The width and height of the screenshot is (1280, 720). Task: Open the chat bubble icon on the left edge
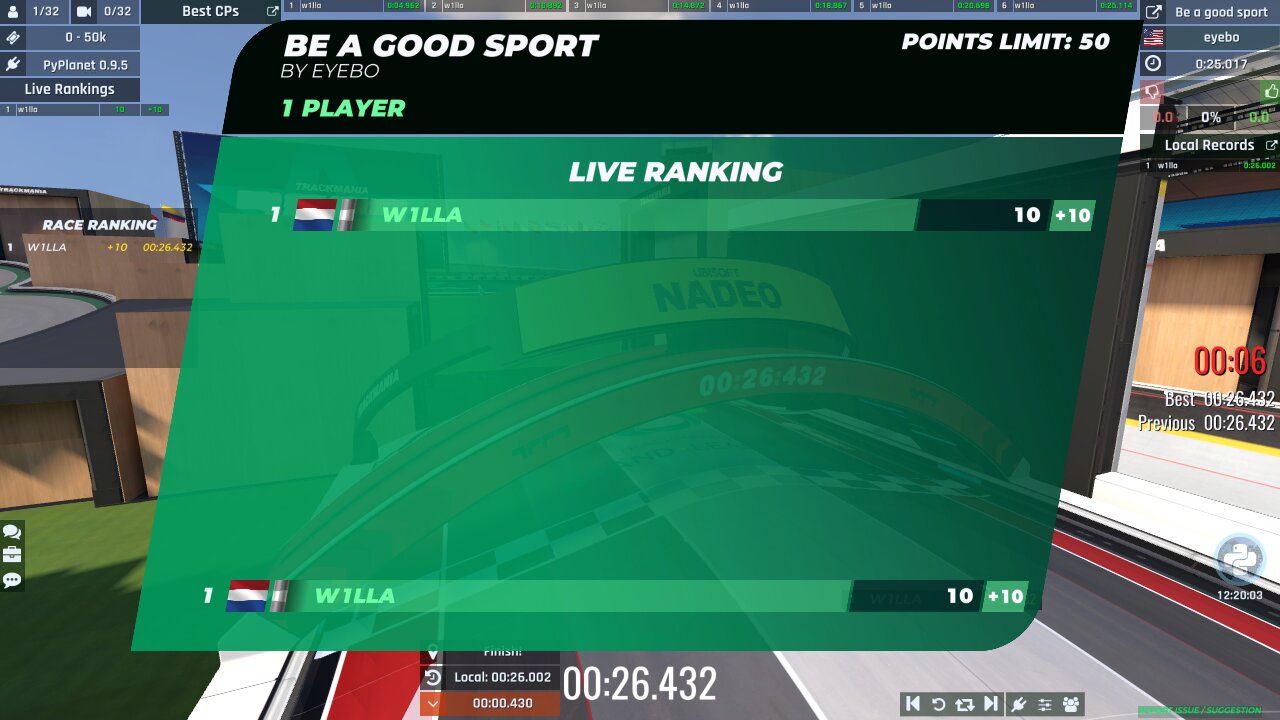[x=13, y=530]
